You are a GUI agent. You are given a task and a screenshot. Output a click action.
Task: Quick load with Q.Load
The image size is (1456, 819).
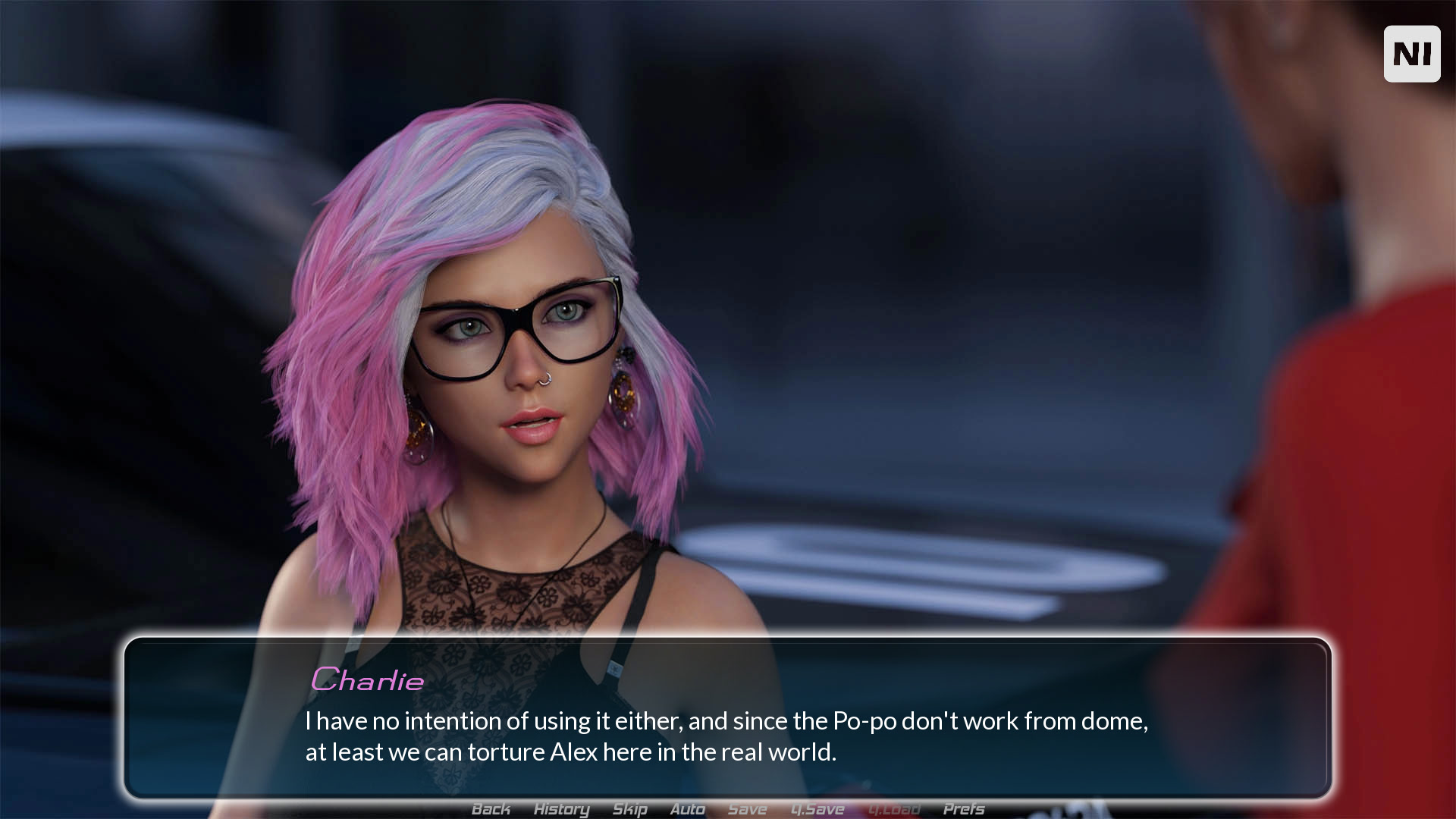click(x=894, y=809)
